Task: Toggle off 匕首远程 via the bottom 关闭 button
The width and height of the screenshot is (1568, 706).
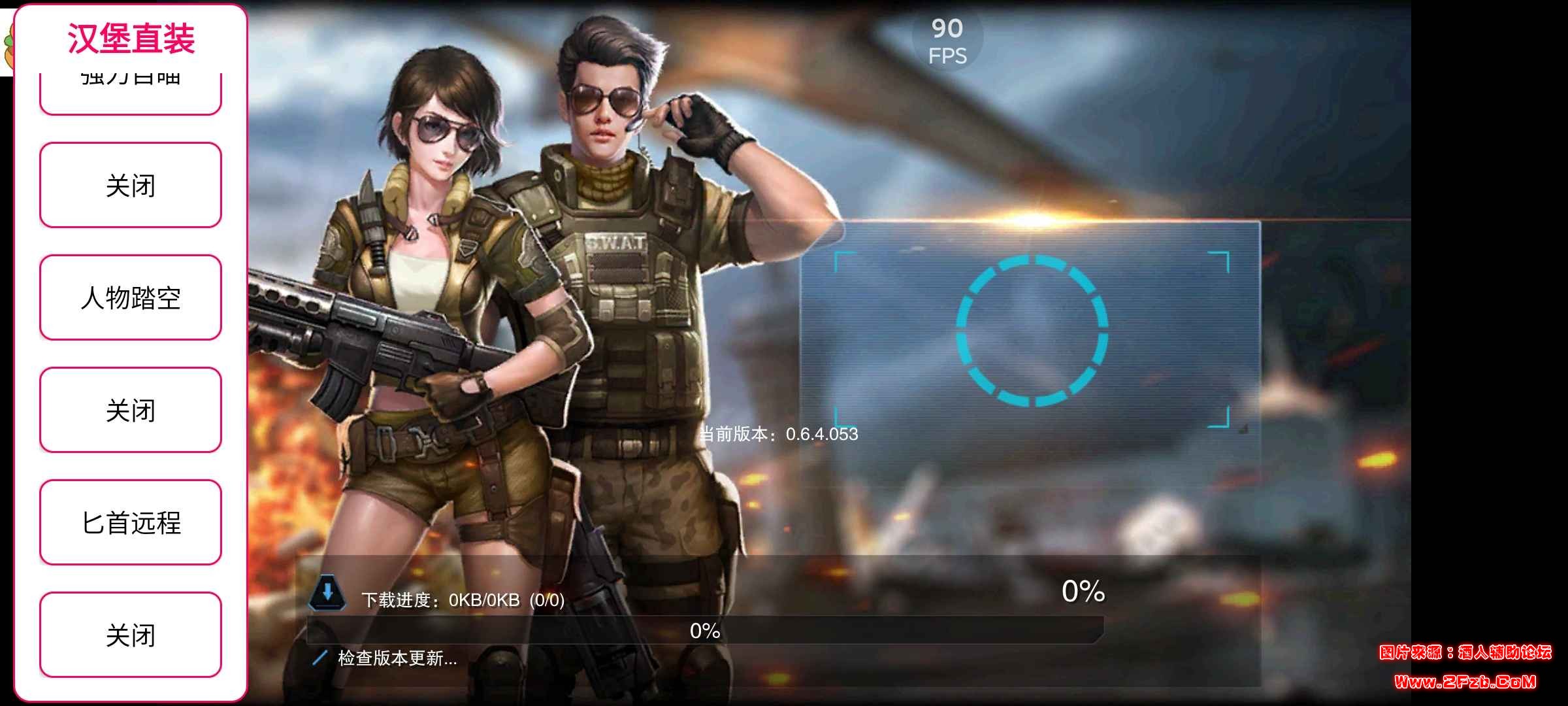Action: [x=130, y=634]
